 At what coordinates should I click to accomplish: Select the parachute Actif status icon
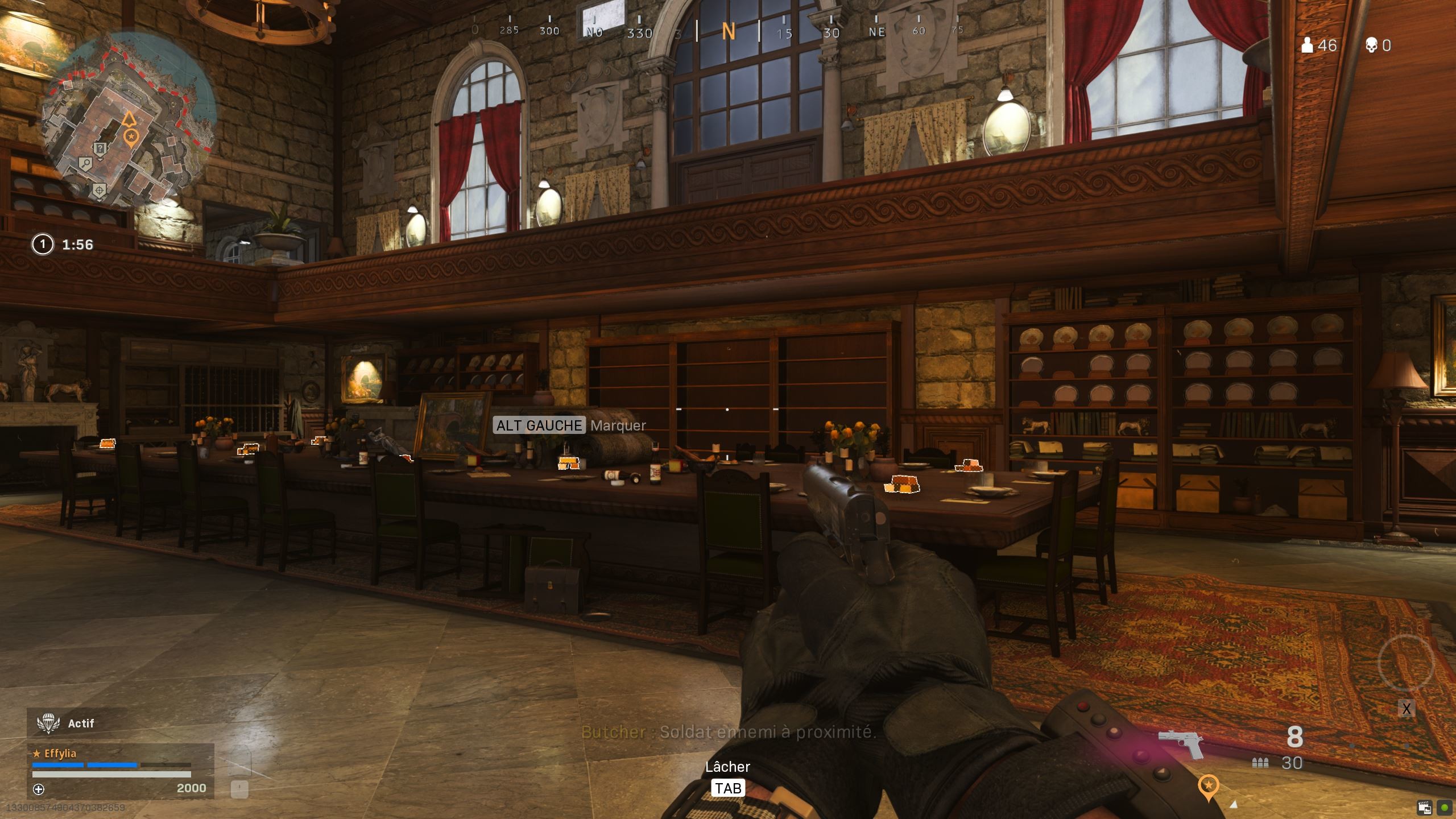(48, 723)
